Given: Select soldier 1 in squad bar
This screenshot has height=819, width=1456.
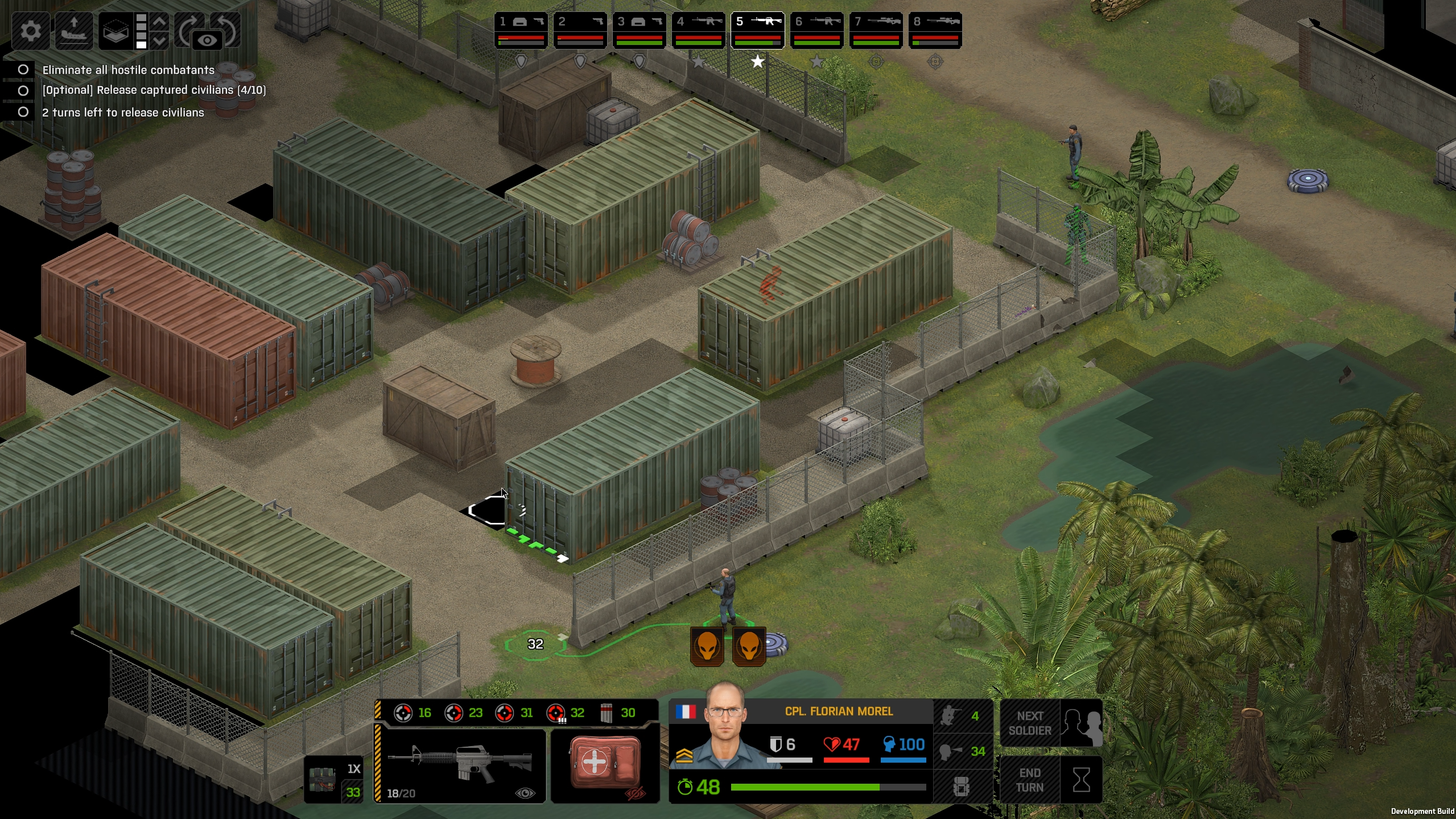Looking at the screenshot, I should pos(521,30).
